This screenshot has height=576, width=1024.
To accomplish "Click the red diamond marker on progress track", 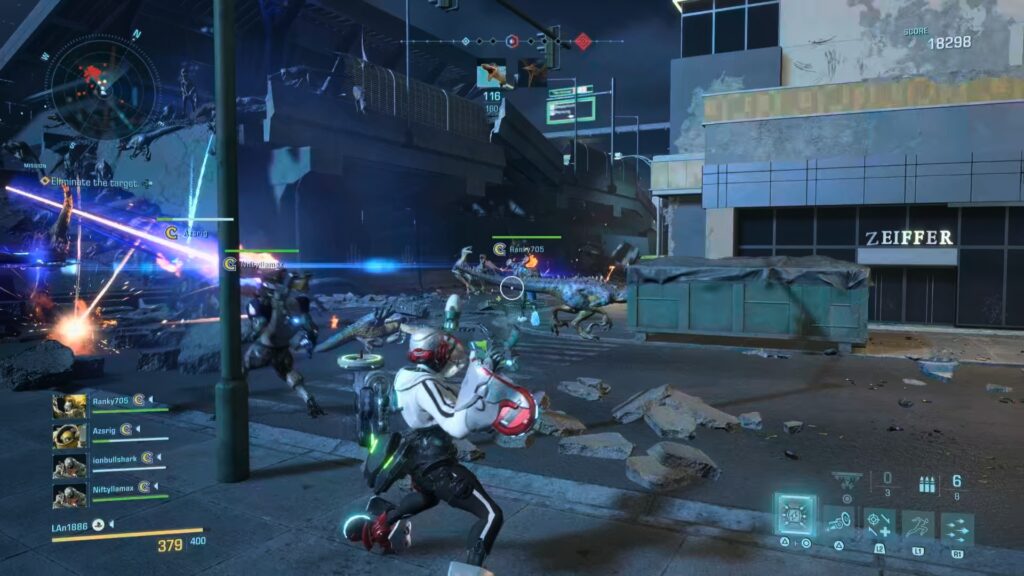I will [x=582, y=41].
